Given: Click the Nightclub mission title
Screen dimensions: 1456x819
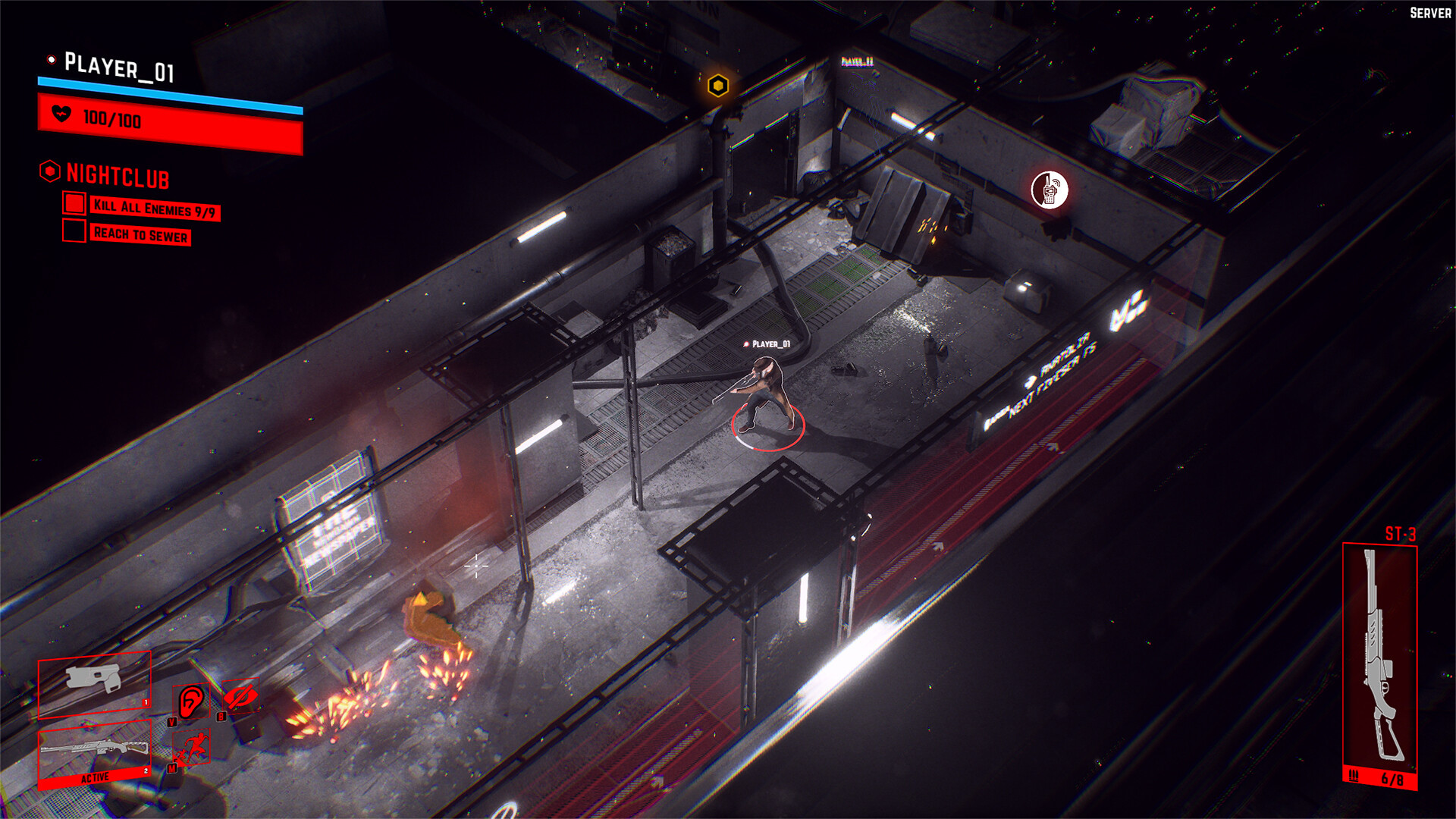Looking at the screenshot, I should click(x=118, y=176).
